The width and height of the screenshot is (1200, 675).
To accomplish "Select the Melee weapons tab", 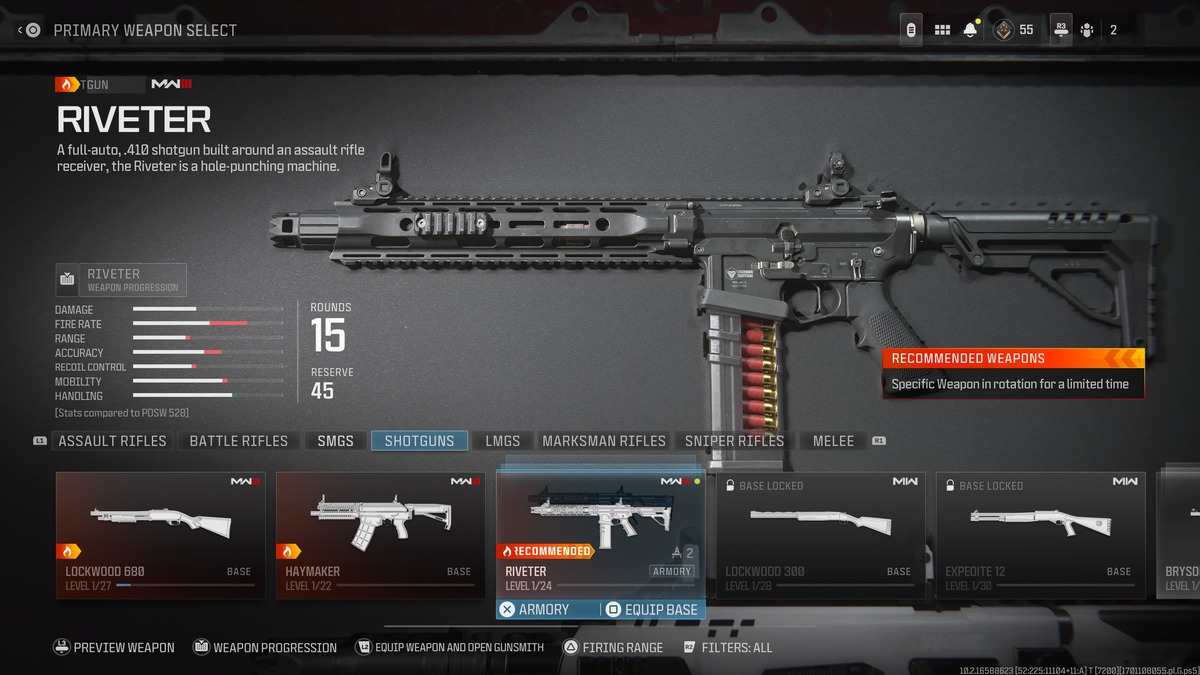I will [833, 441].
